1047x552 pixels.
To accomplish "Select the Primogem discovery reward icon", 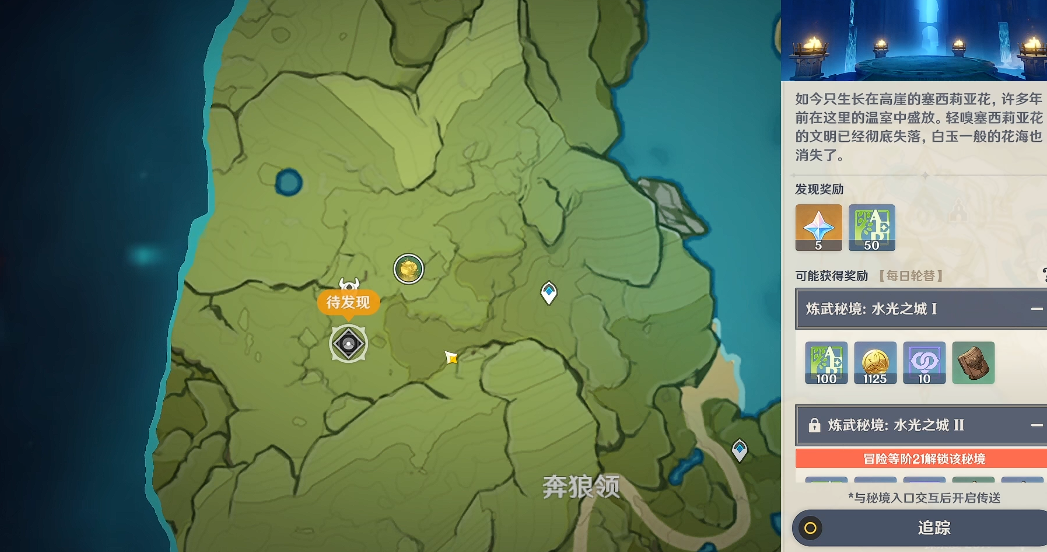I will [x=818, y=228].
